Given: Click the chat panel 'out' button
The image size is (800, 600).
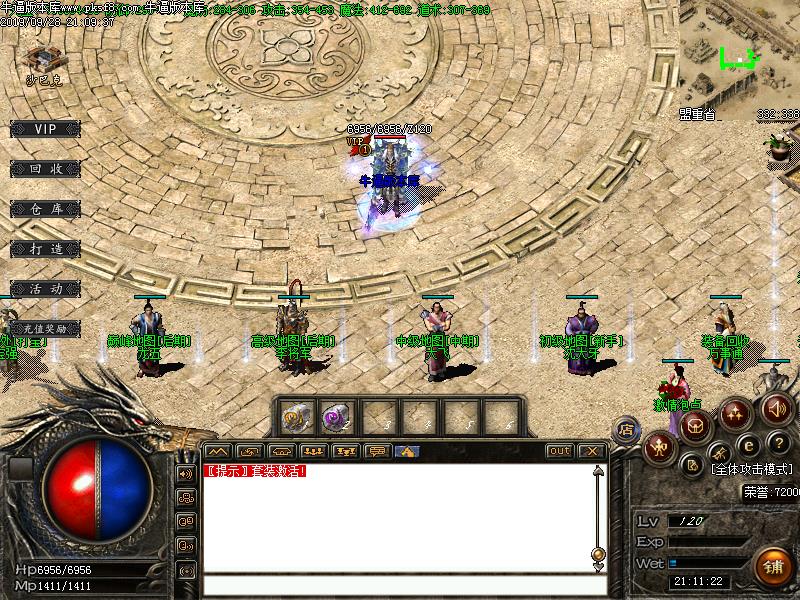Looking at the screenshot, I should pyautogui.click(x=560, y=451).
